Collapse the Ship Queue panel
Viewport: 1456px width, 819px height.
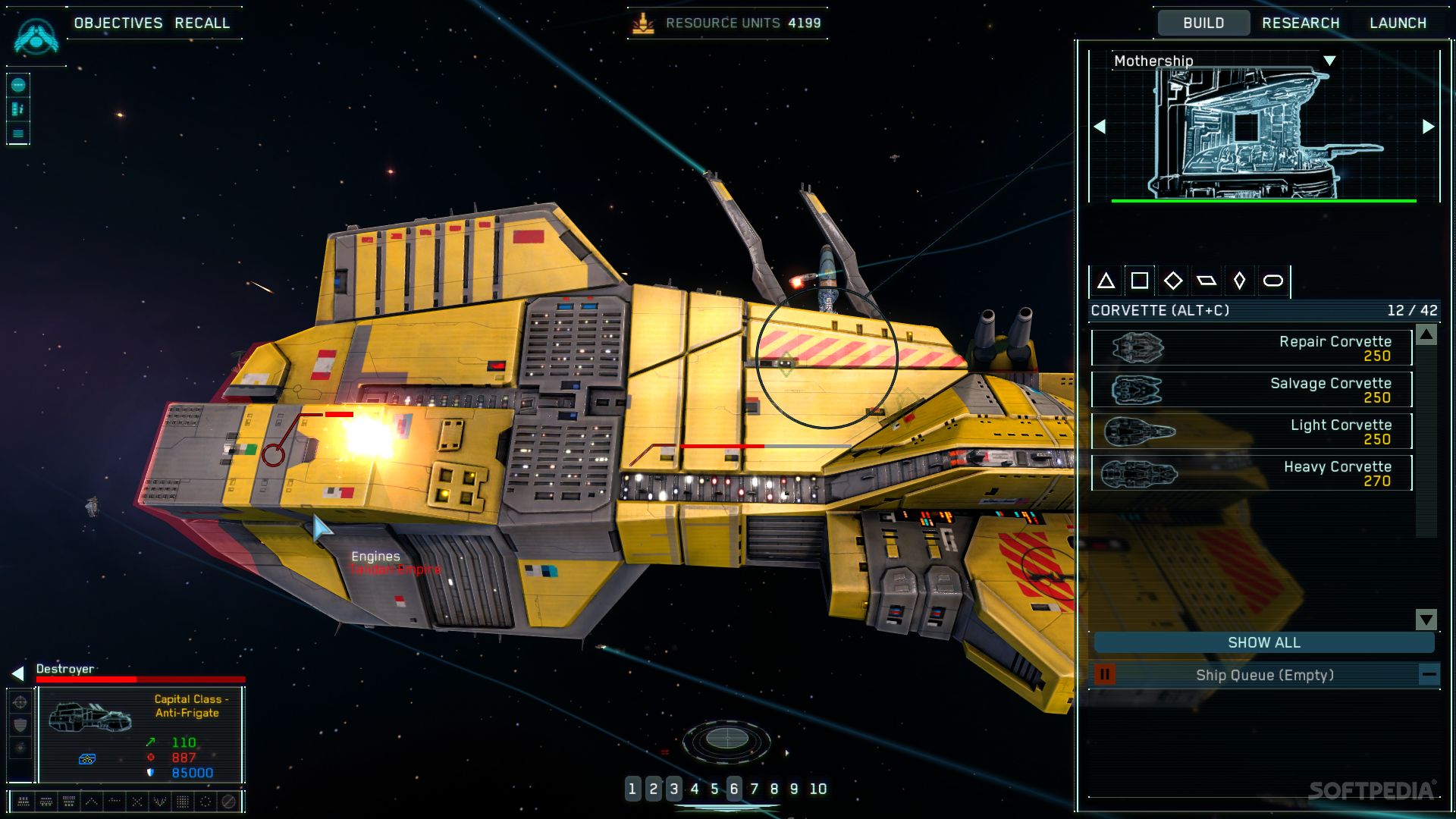[1429, 673]
